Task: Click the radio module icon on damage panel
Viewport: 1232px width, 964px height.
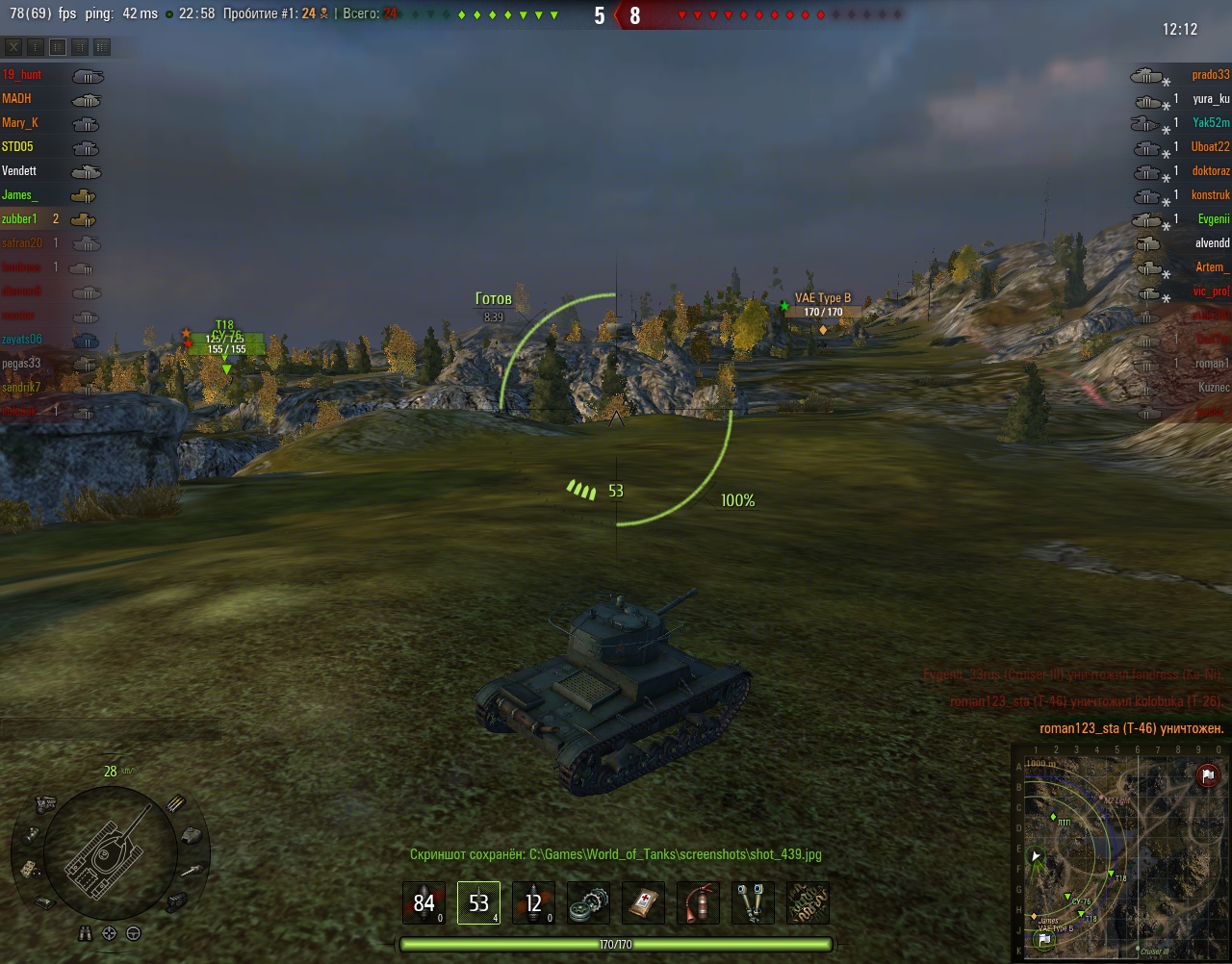Action: [x=29, y=868]
